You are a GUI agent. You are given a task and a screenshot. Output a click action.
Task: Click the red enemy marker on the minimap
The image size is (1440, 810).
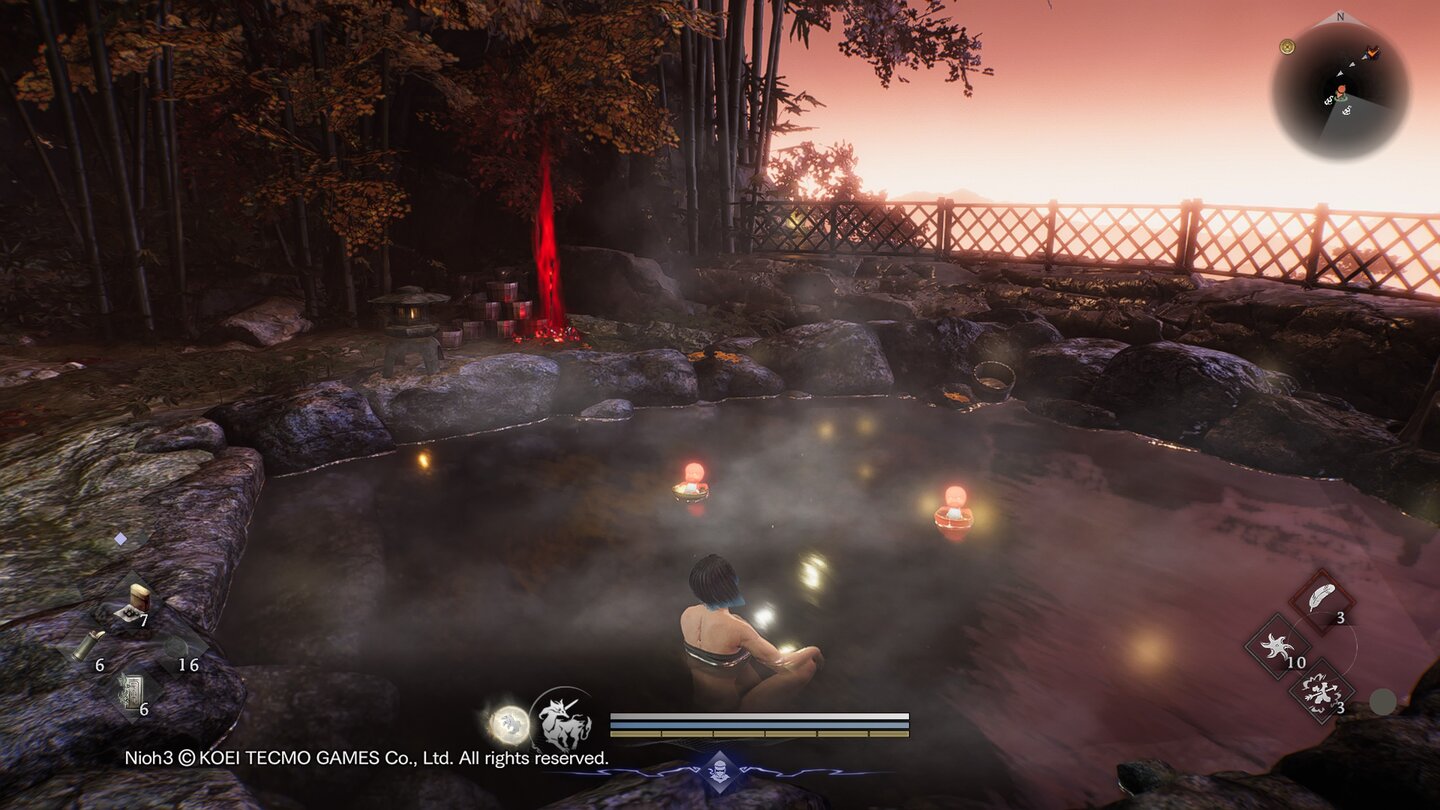coord(1371,53)
